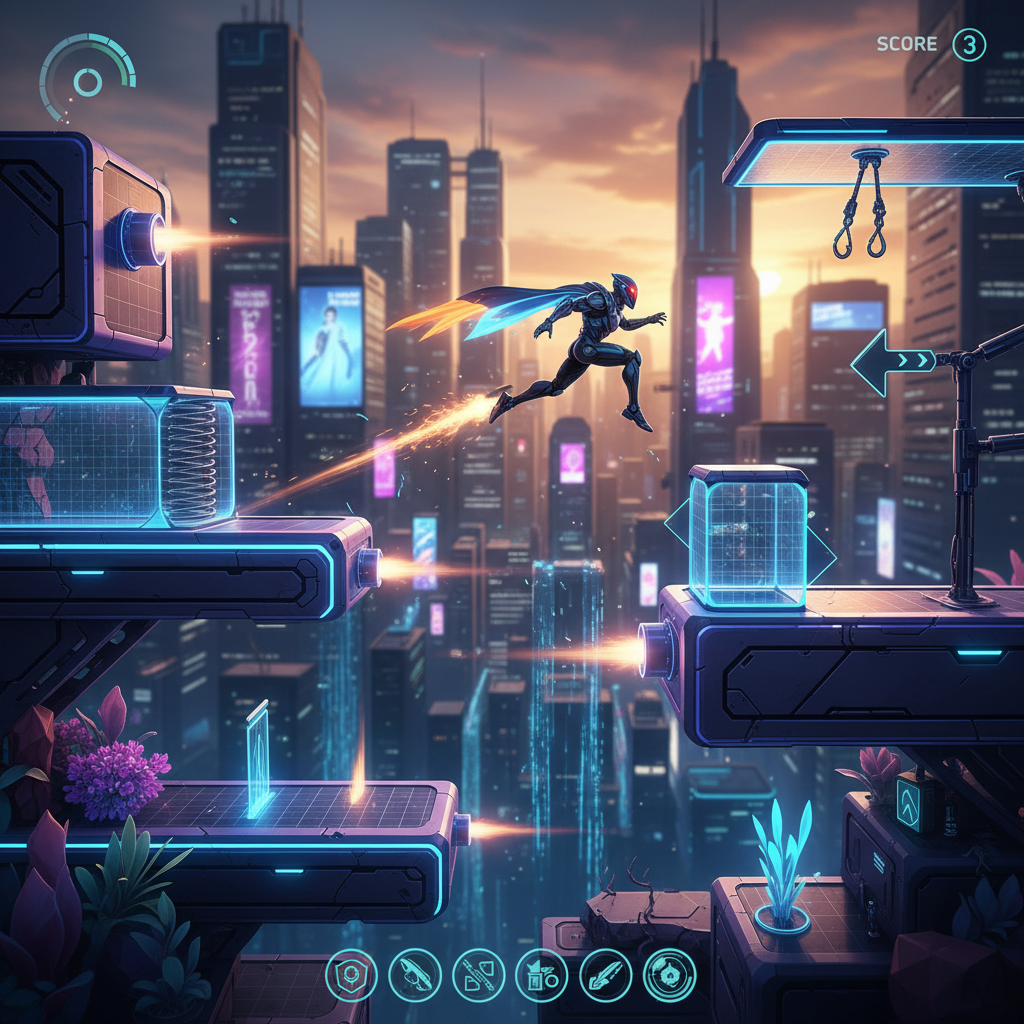1024x1024 pixels.
Task: Activate the double-ringed flame core ability
Action: [668, 975]
